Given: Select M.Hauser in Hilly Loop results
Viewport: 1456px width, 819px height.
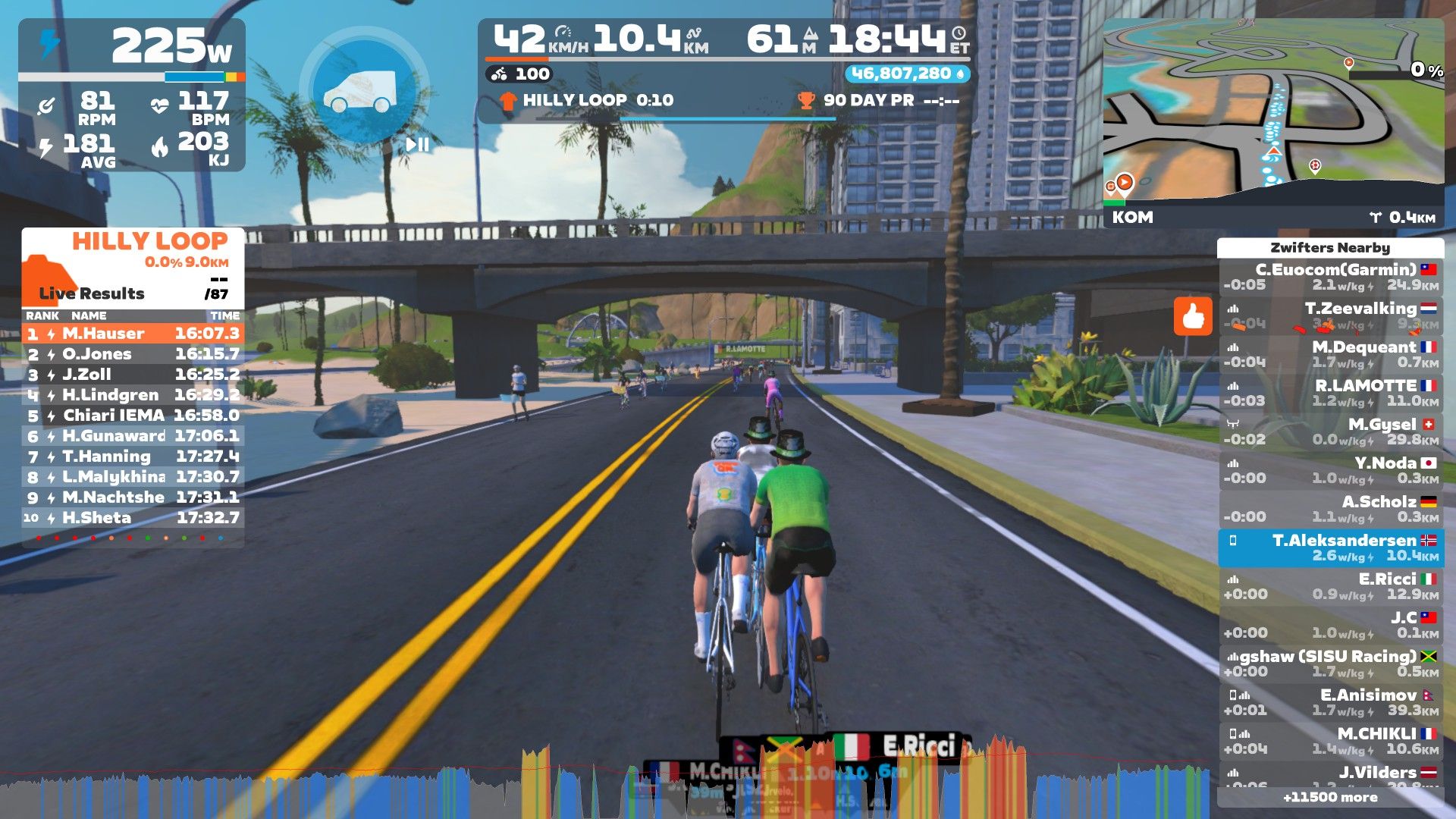Looking at the screenshot, I should (x=133, y=334).
